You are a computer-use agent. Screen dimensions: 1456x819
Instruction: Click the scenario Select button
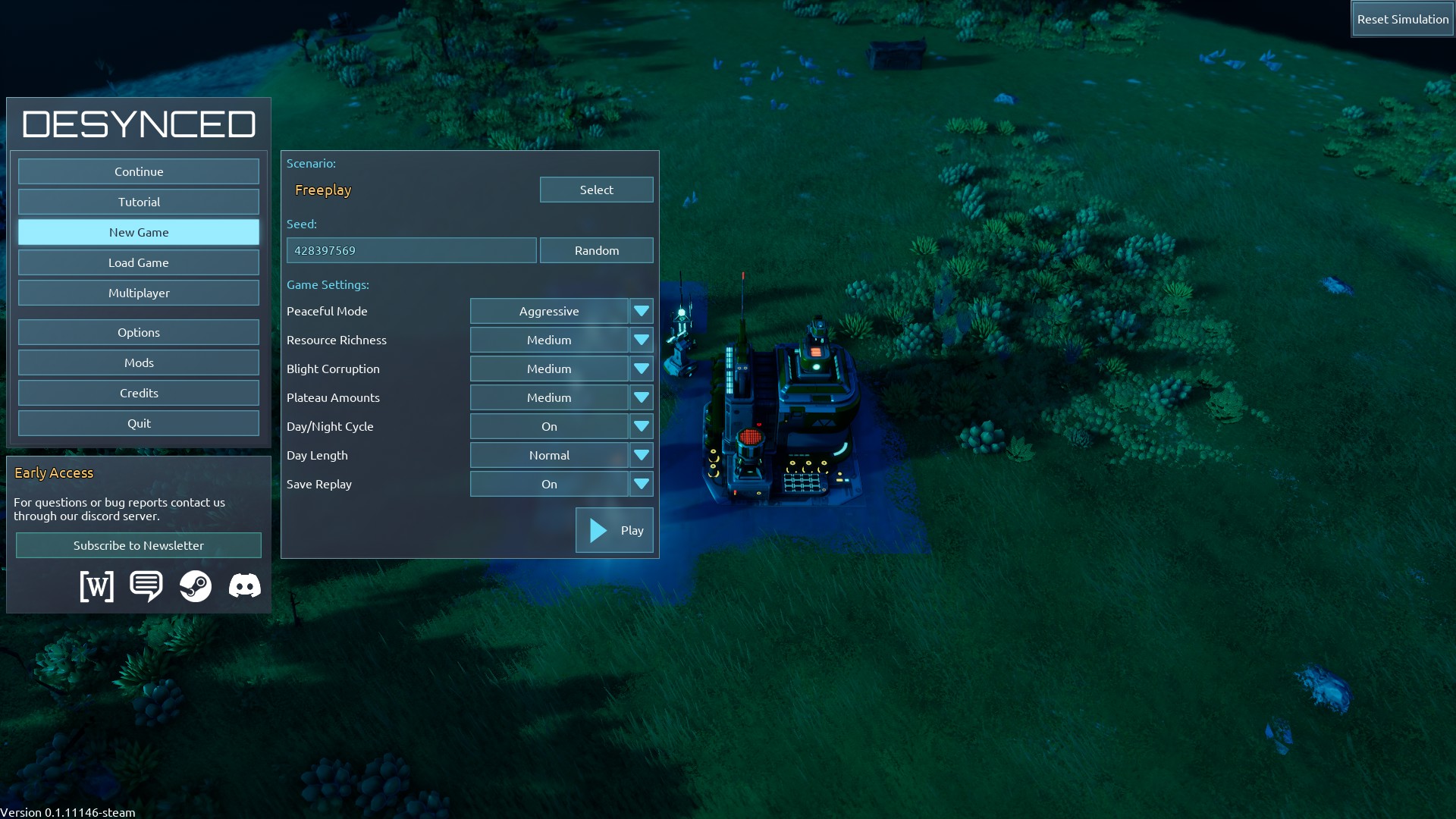596,190
